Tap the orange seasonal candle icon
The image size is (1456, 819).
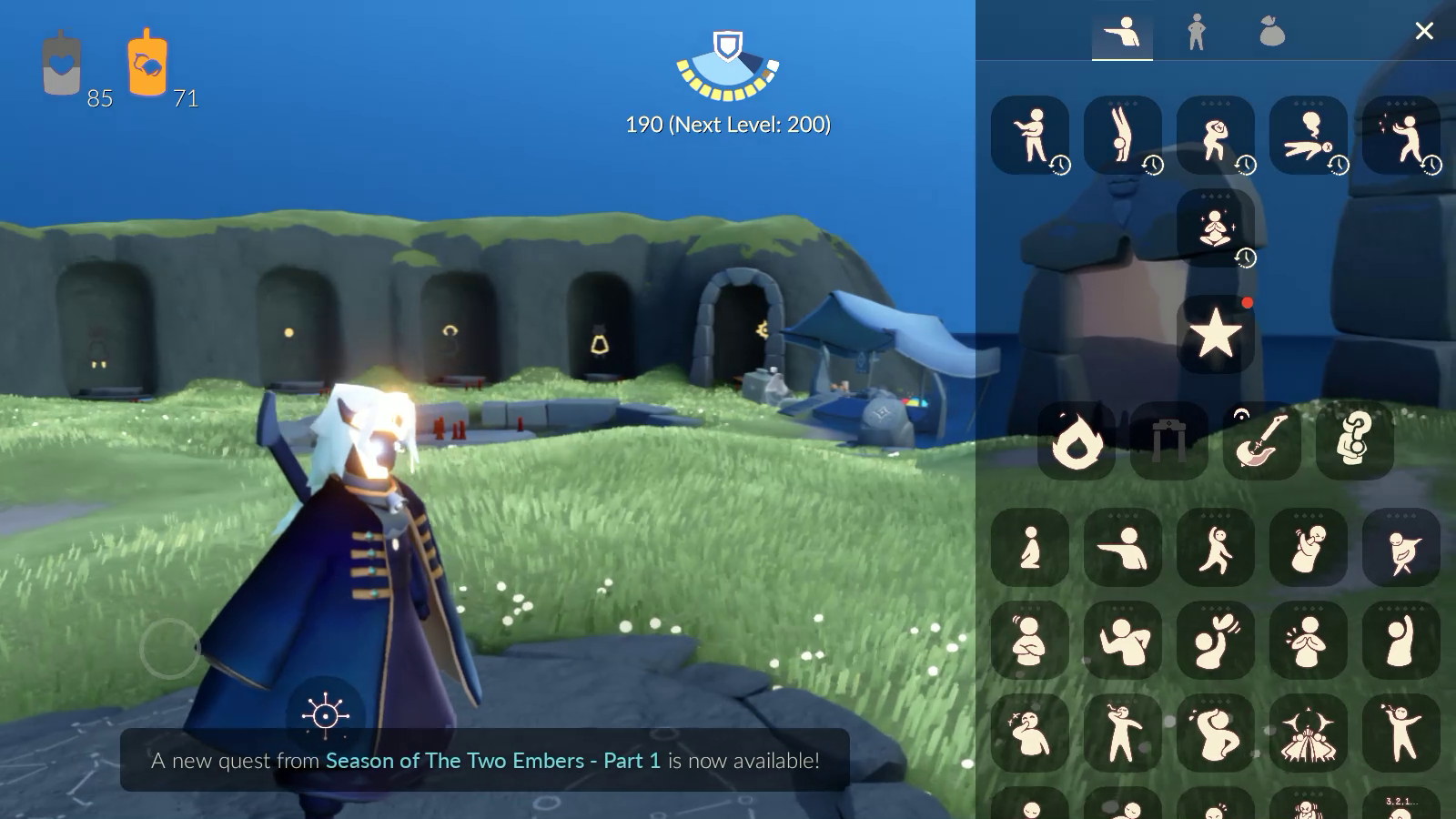147,64
